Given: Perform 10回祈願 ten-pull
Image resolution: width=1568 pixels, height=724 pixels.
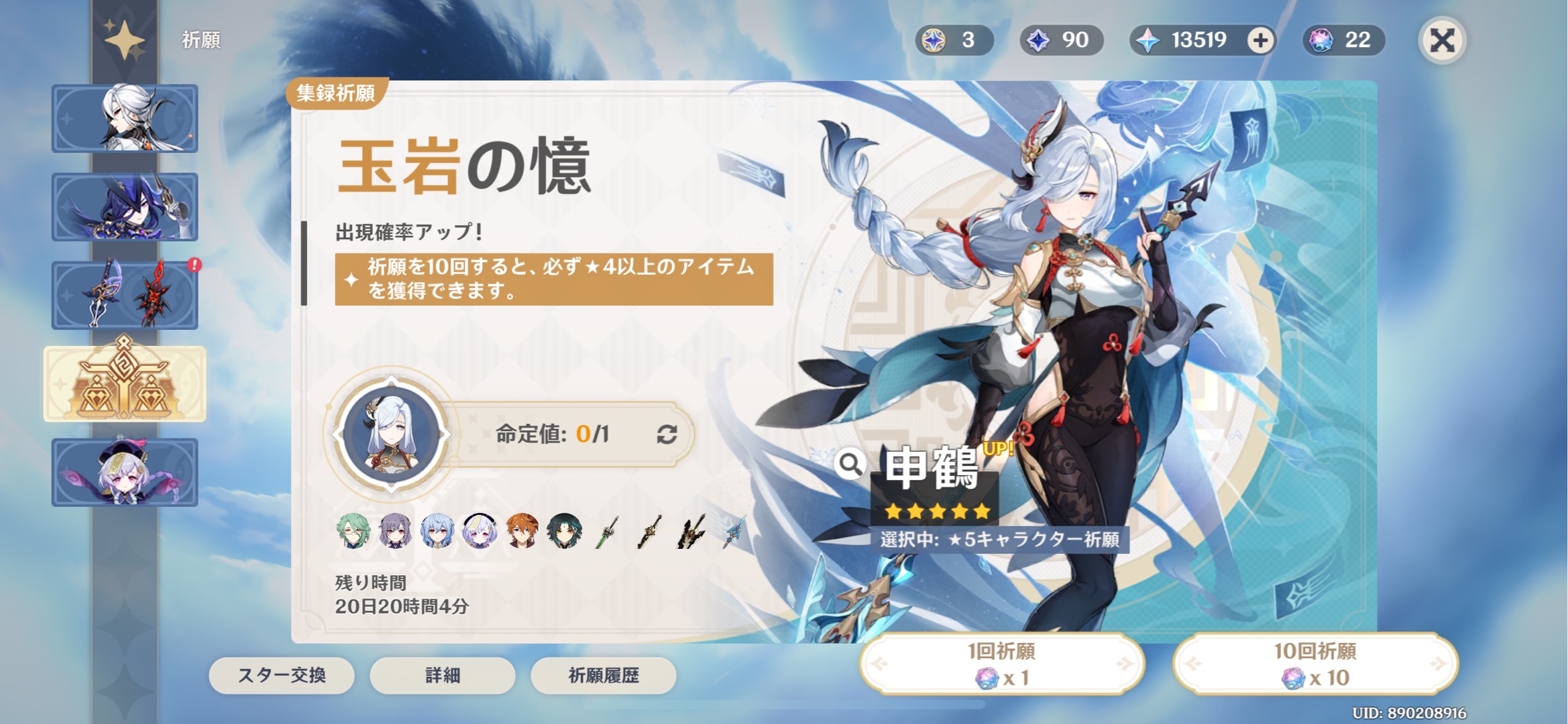Looking at the screenshot, I should pyautogui.click(x=1315, y=664).
